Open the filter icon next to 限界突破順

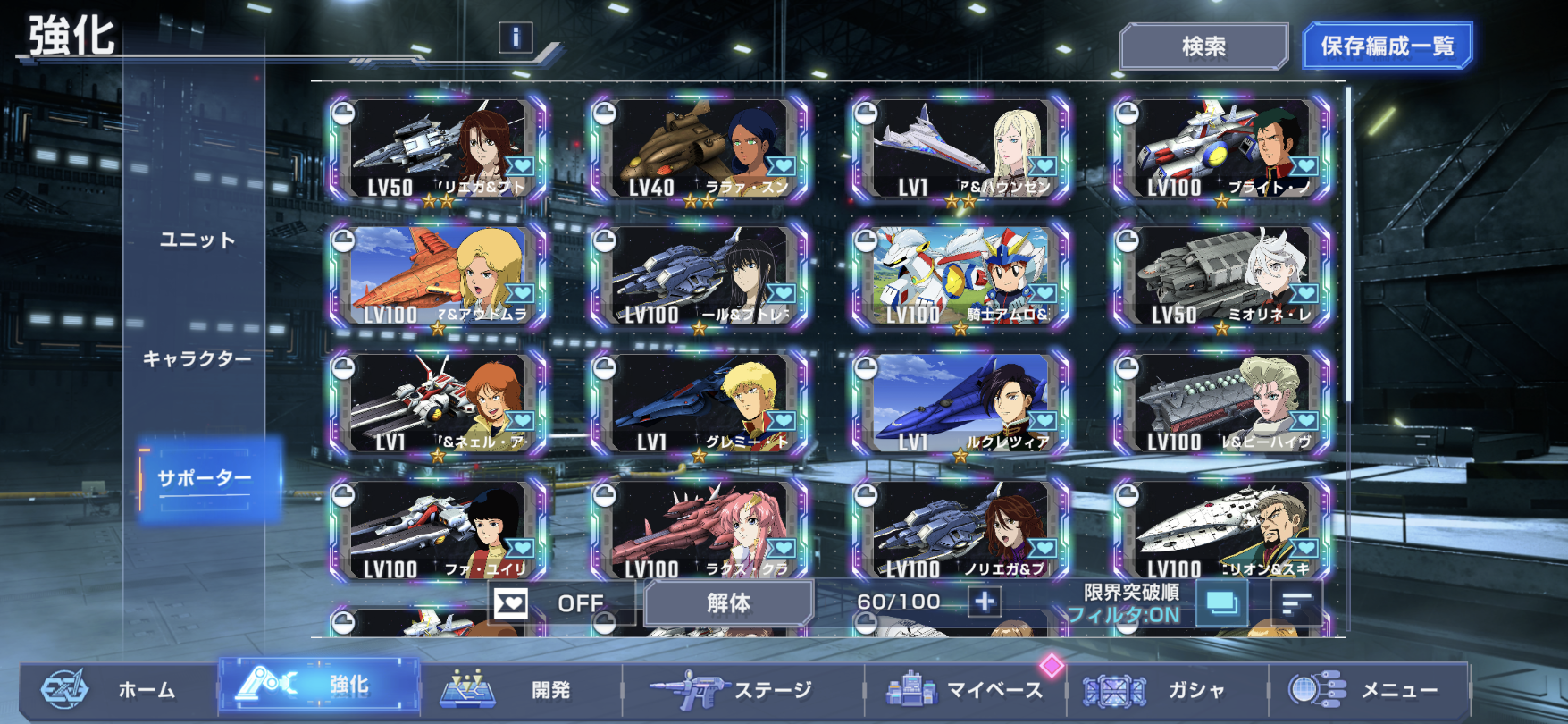tap(1221, 603)
